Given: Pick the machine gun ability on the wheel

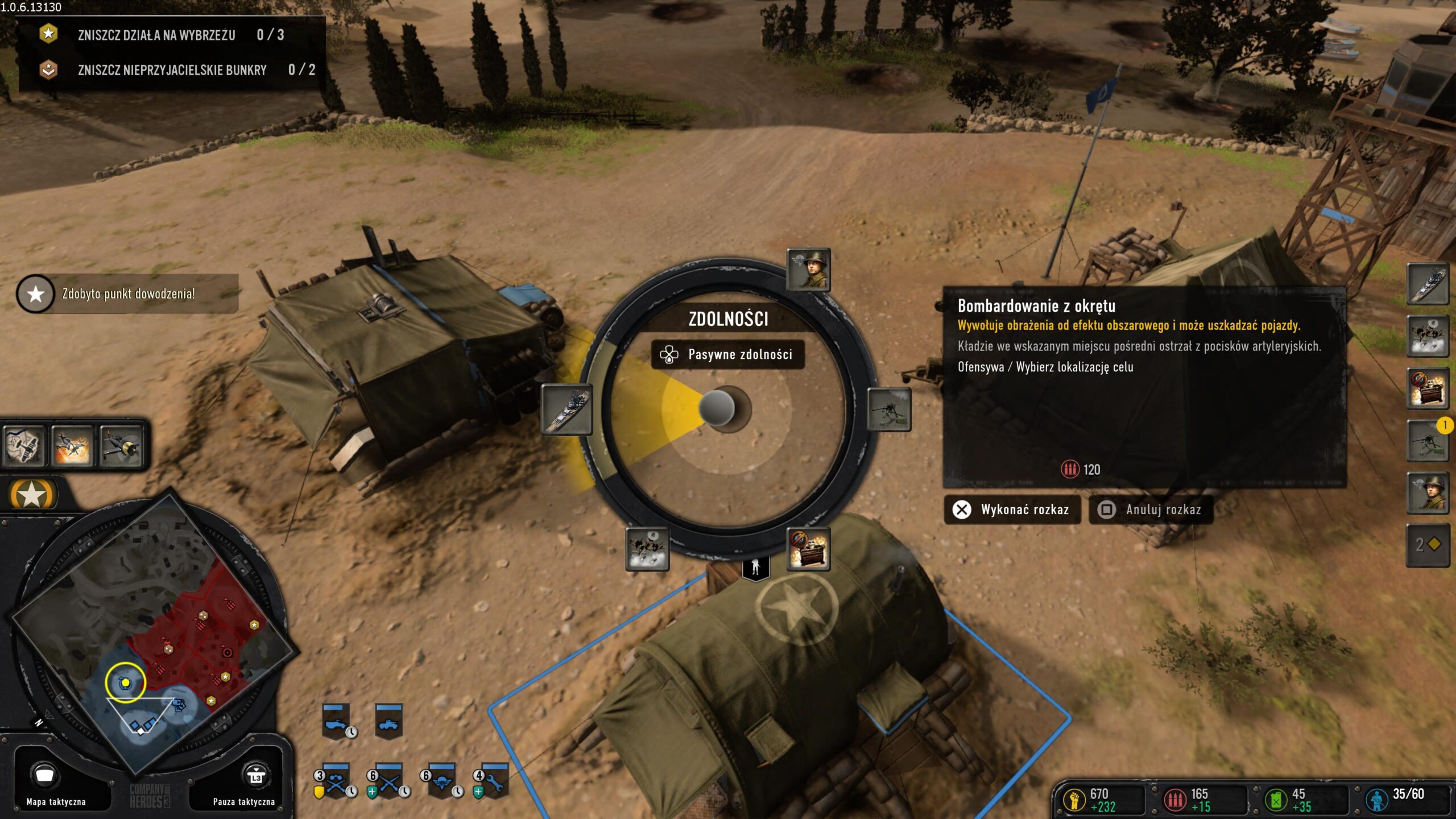Looking at the screenshot, I should pyautogui.click(x=888, y=409).
